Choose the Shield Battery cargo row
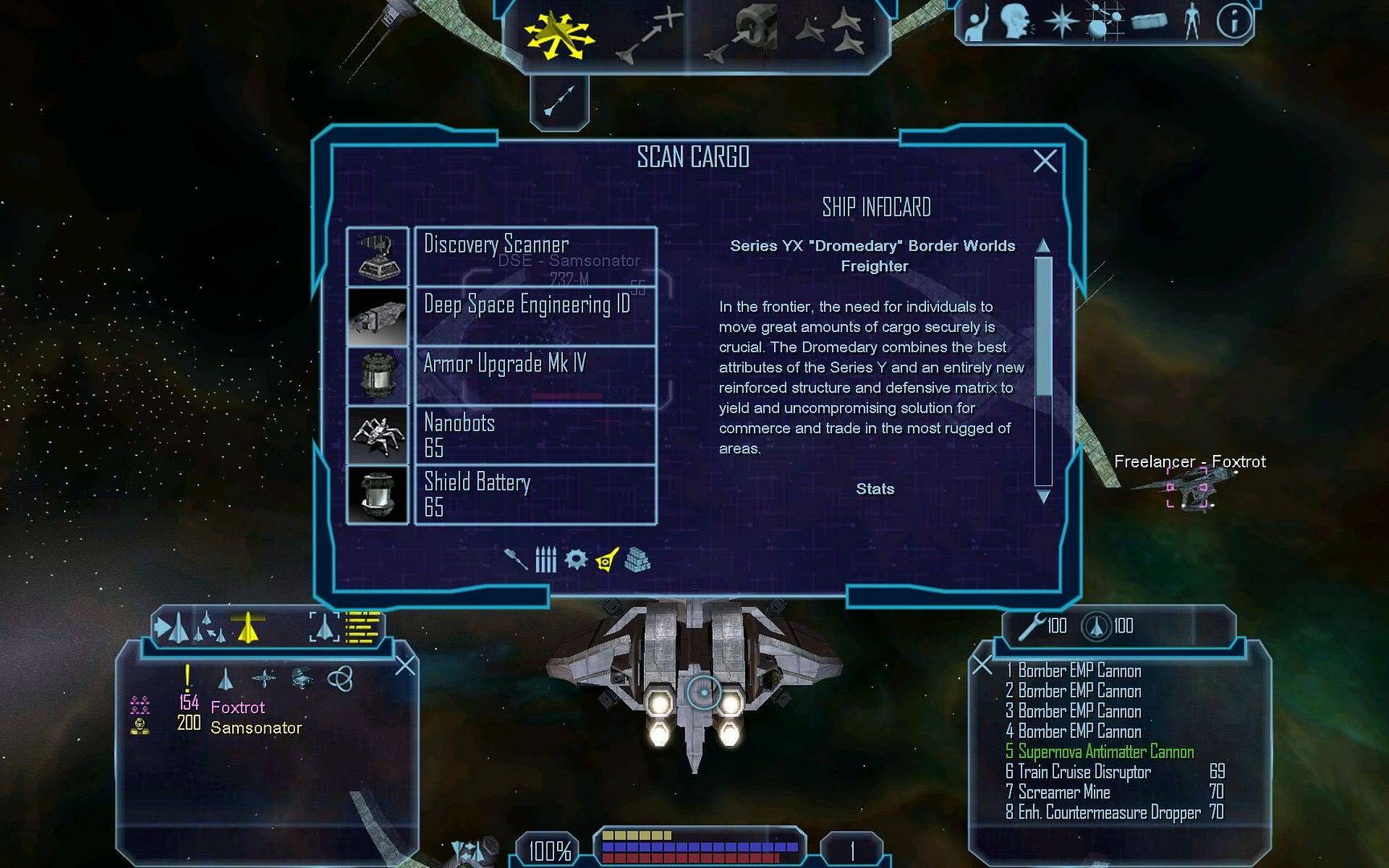The width and height of the screenshot is (1389, 868). click(535, 494)
